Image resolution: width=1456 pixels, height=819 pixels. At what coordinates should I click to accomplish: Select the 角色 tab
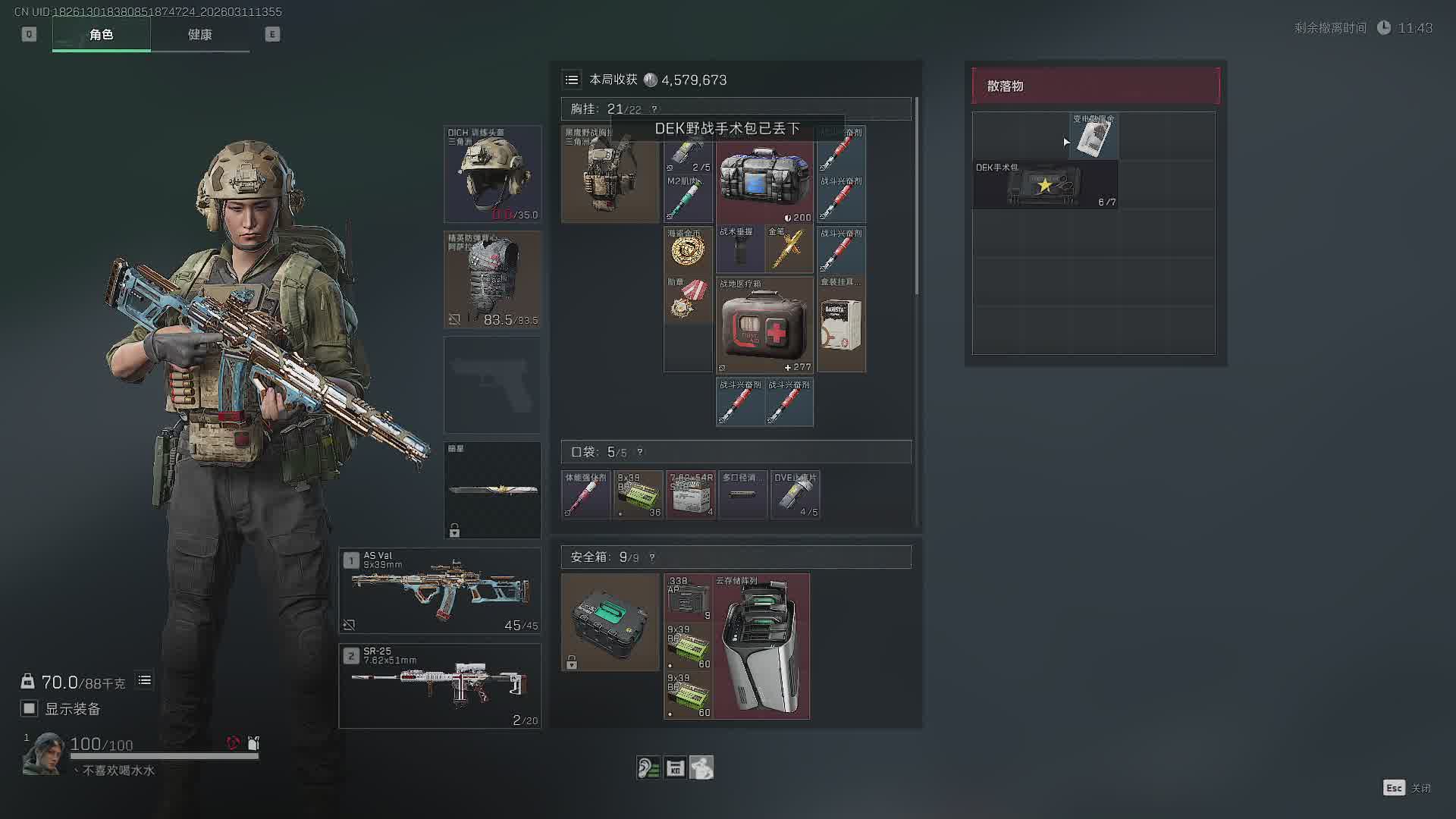101,35
